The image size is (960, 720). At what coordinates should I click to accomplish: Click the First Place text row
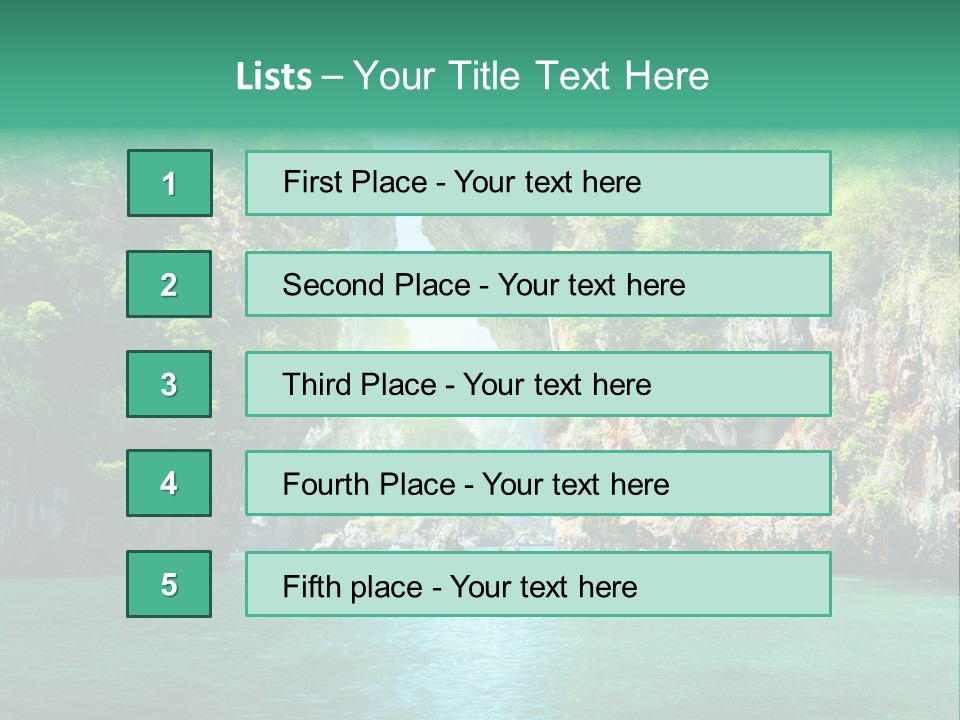tap(538, 183)
